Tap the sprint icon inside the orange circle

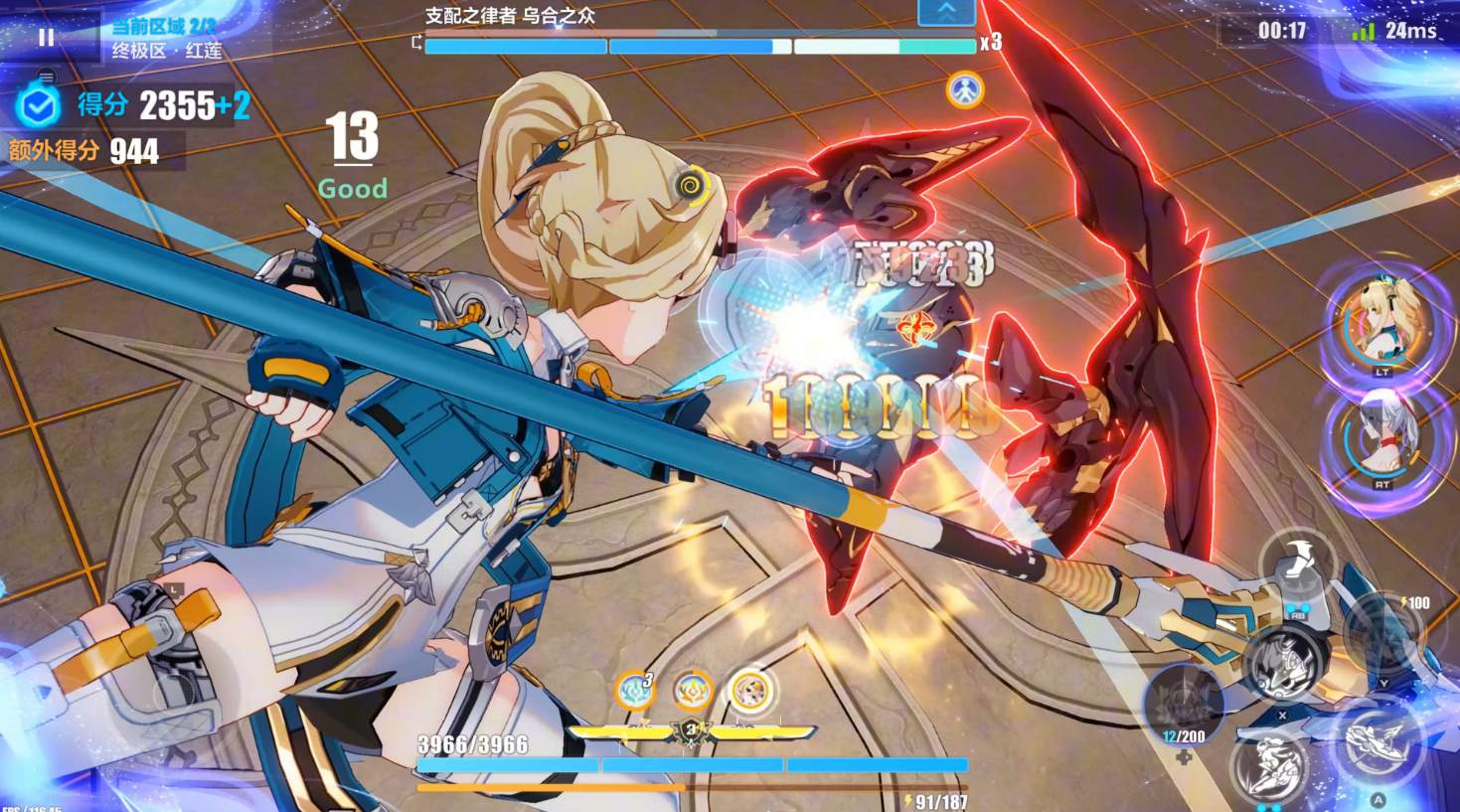(x=966, y=88)
